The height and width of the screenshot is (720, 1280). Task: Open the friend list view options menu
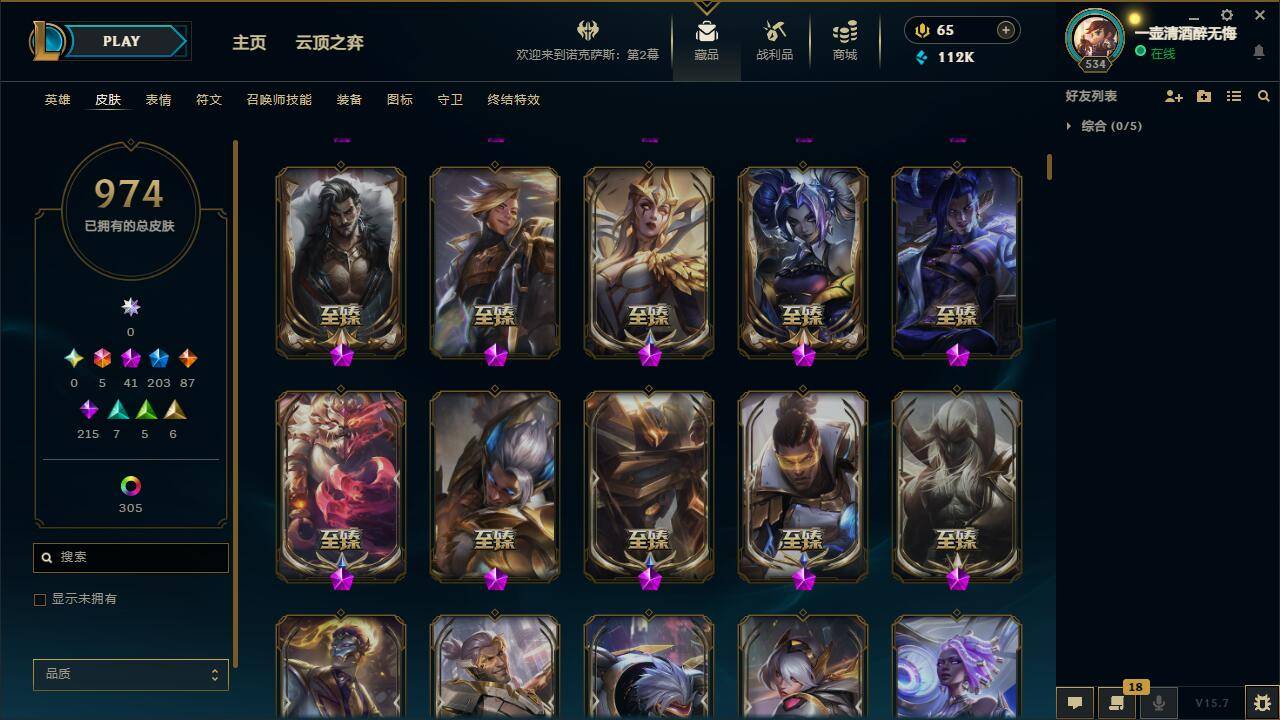(x=1234, y=96)
